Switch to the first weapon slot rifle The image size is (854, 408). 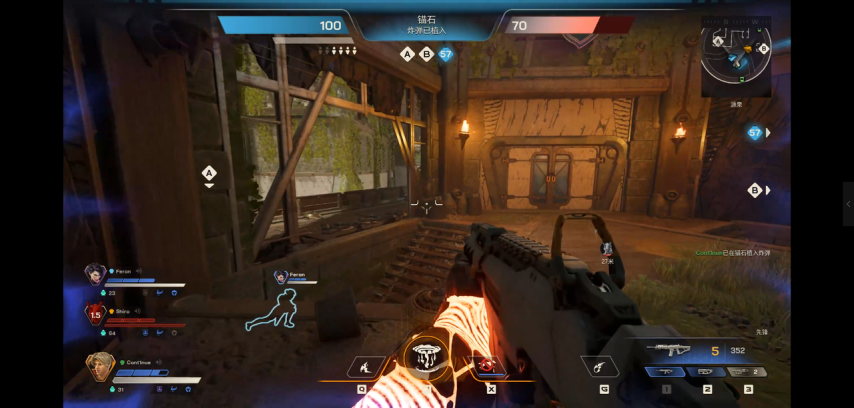665,372
